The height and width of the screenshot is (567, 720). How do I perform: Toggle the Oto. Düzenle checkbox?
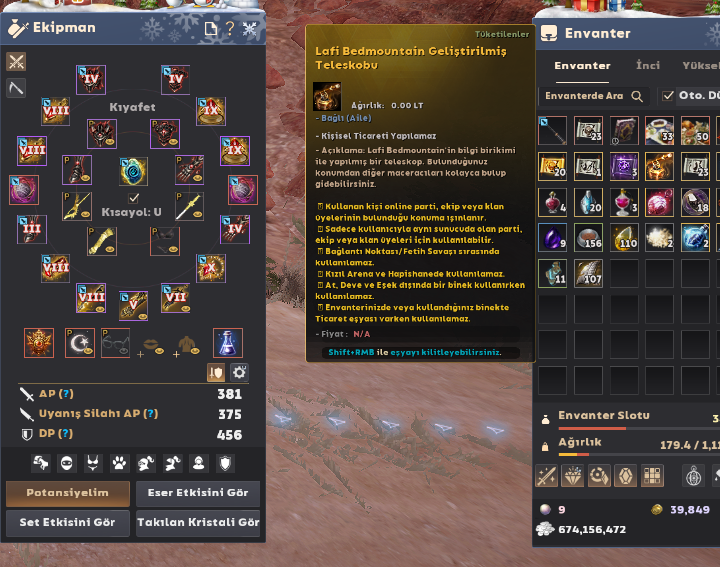tap(668, 96)
